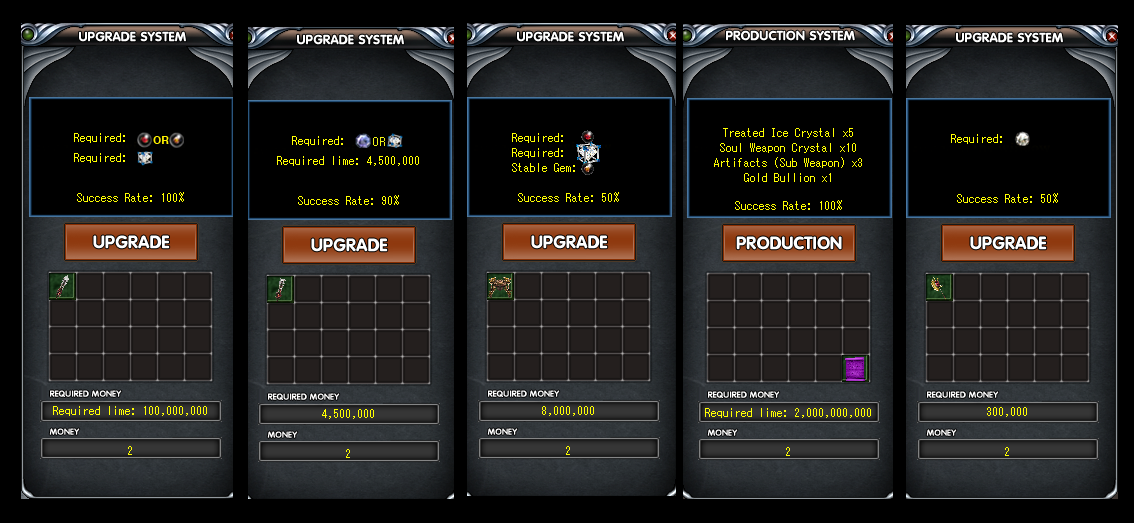Click UPGRADE in the Stable Gem panel
Screen dimensions: 1134x523
point(569,242)
